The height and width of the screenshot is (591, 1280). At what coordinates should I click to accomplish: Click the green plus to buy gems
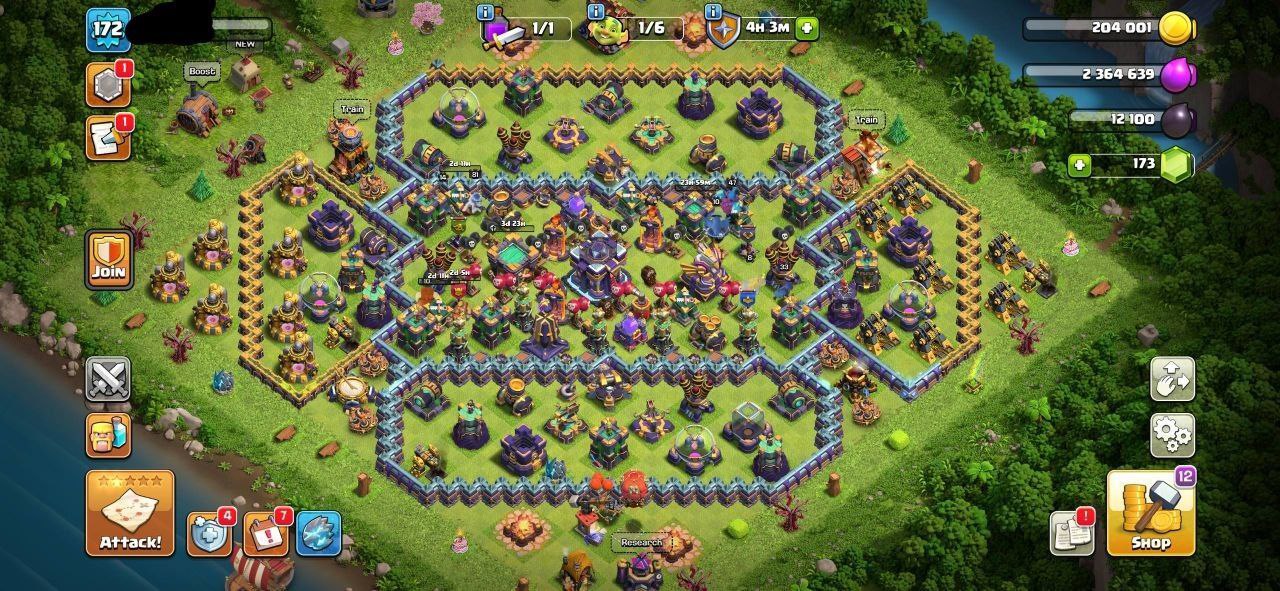click(x=1079, y=165)
